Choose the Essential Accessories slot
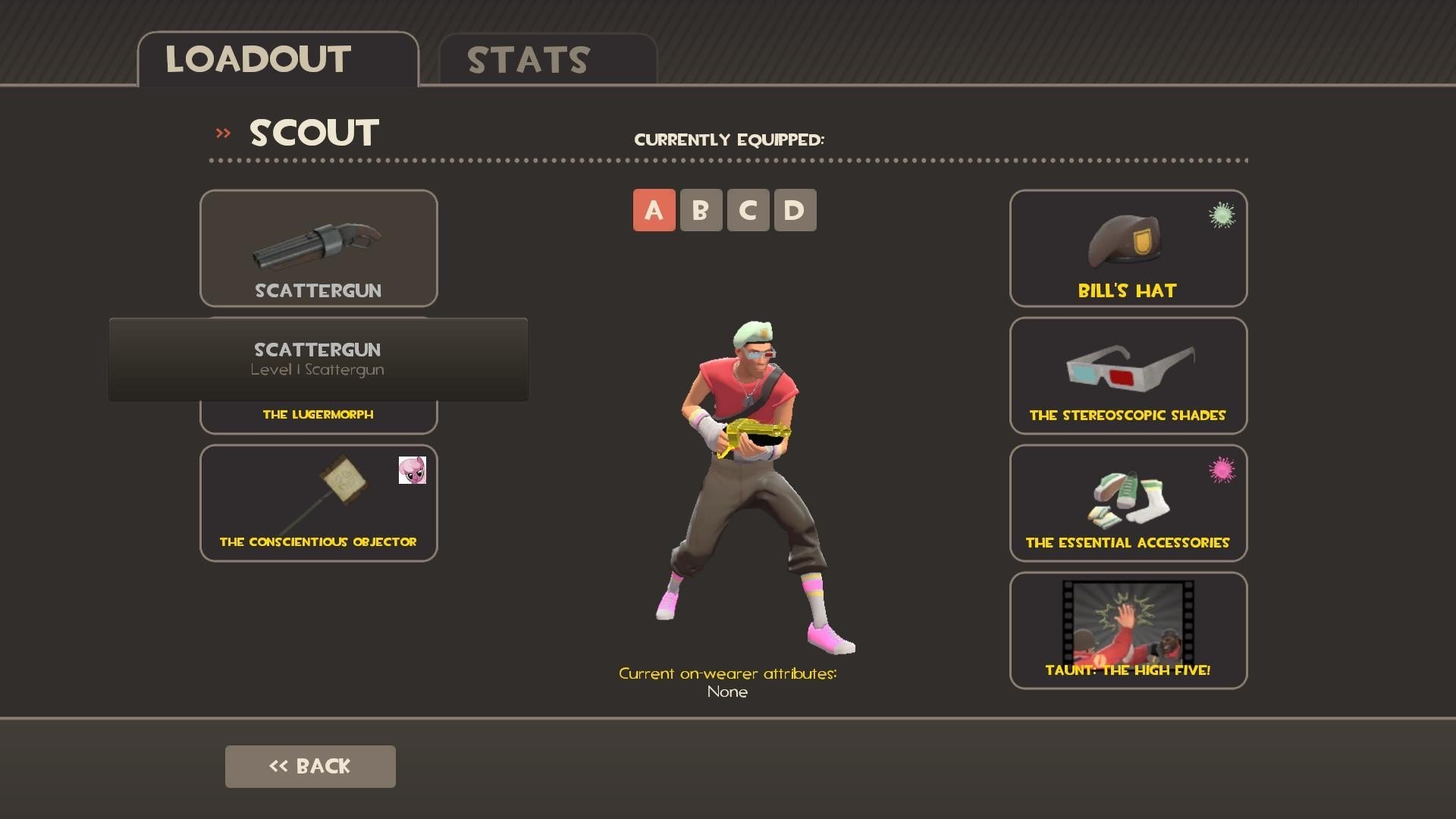This screenshot has height=819, width=1456. 1128,503
